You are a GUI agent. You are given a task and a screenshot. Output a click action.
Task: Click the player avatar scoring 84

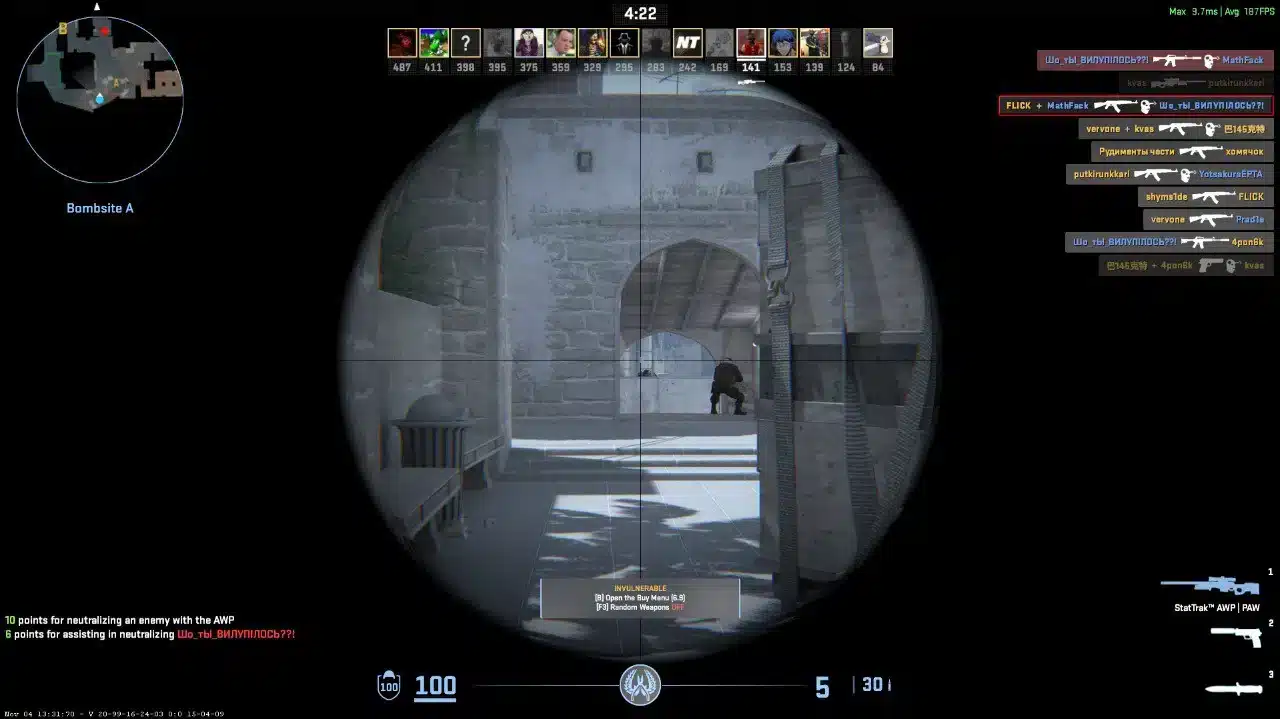pyautogui.click(x=878, y=43)
